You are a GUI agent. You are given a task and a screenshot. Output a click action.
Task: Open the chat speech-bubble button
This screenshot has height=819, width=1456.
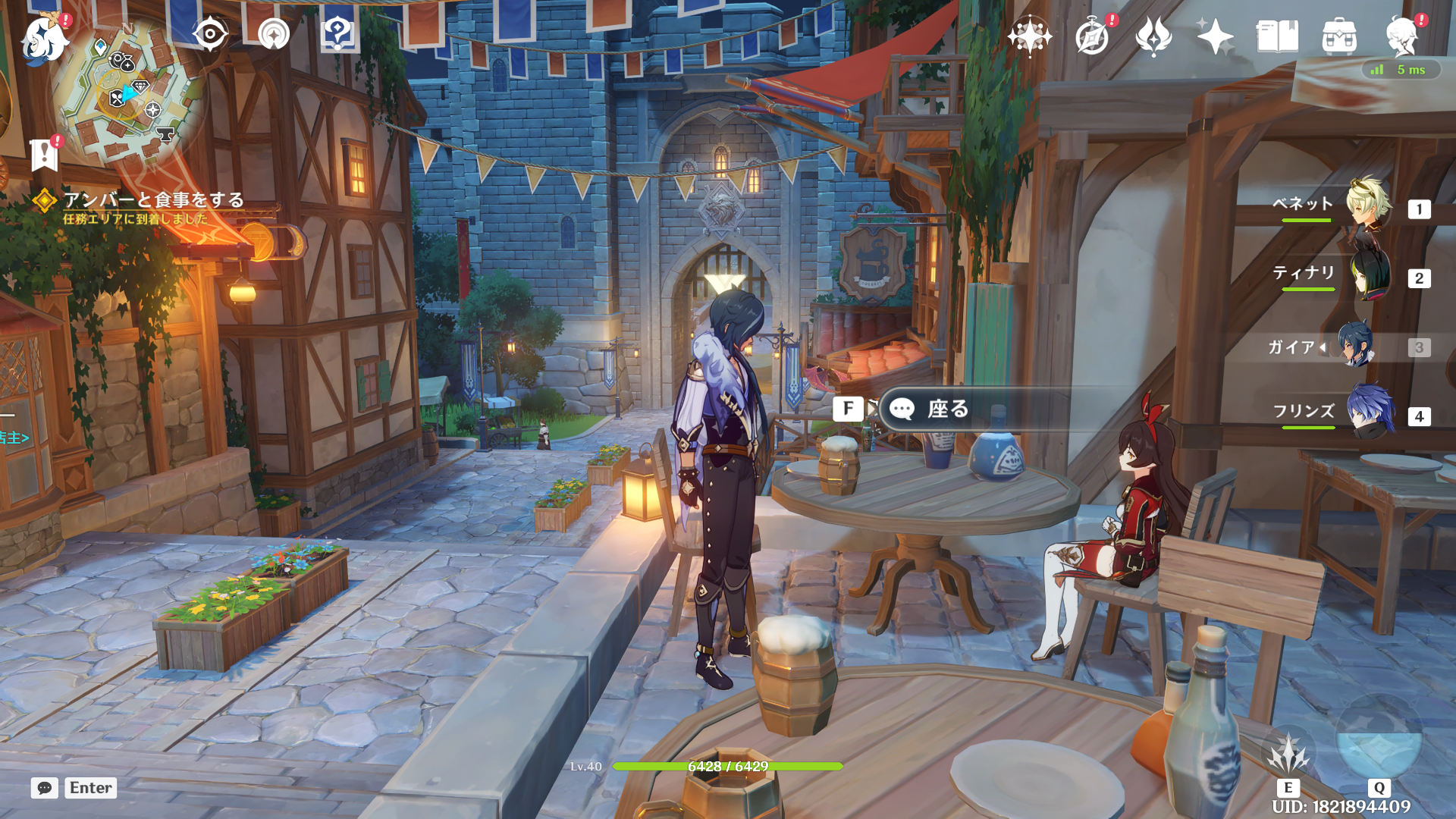45,788
